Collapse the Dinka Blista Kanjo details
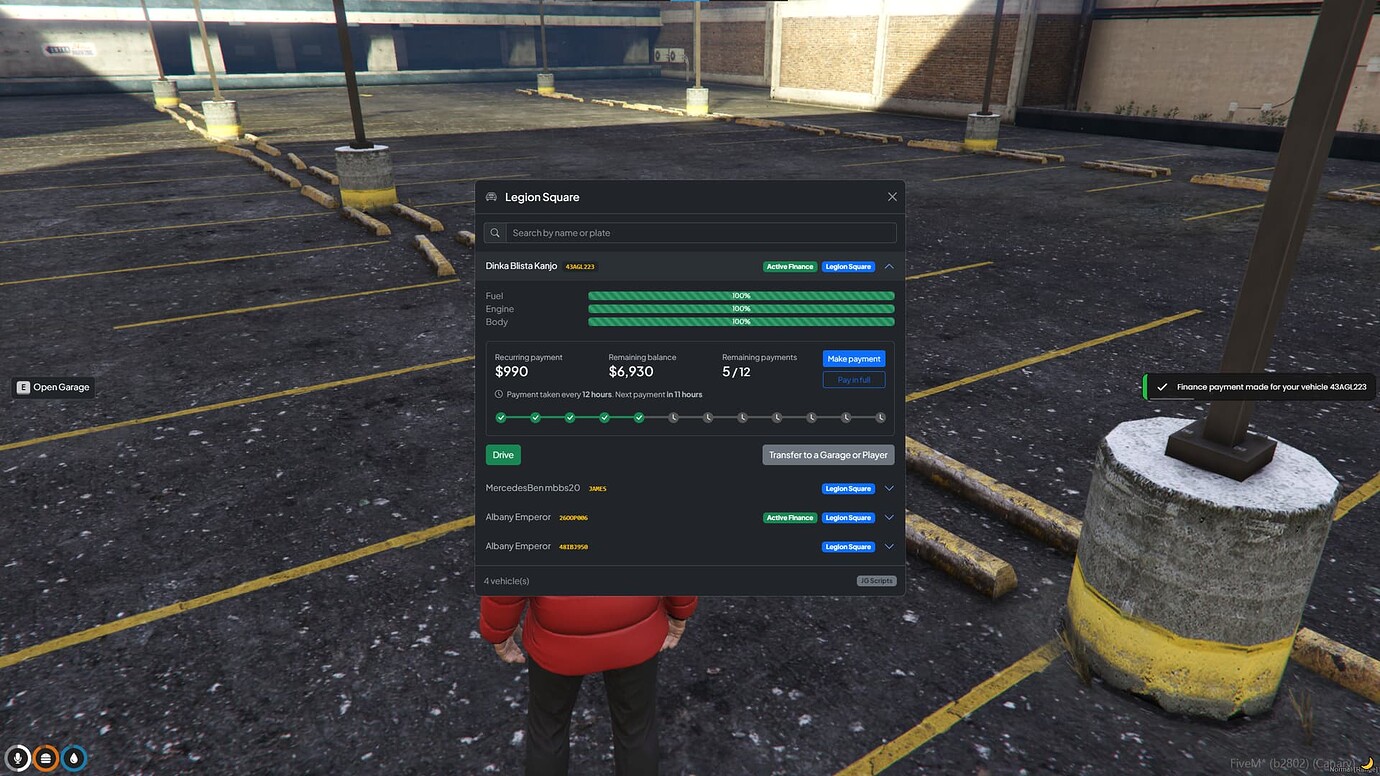1380x776 pixels. (x=888, y=266)
